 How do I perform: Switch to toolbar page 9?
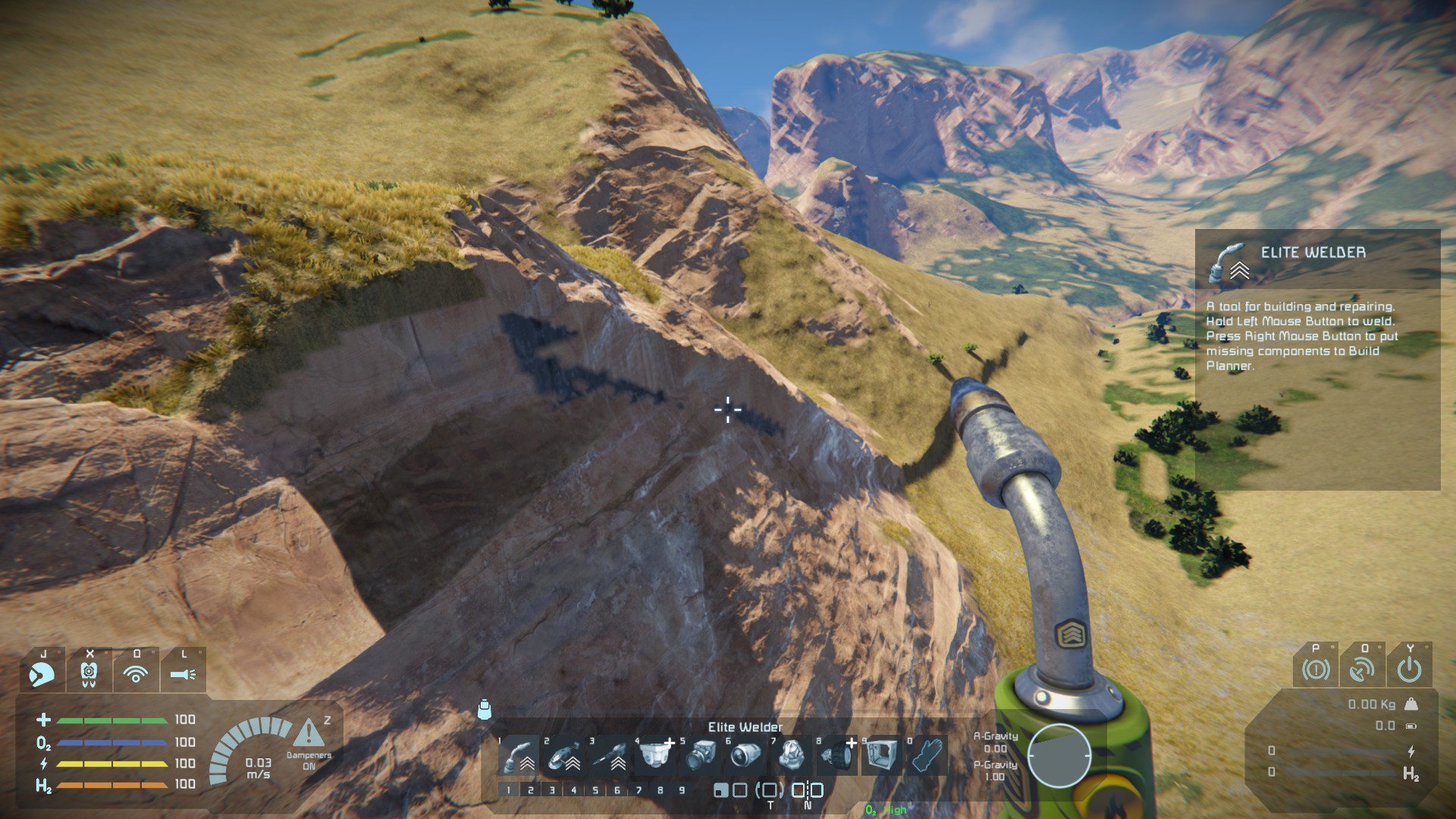(682, 790)
